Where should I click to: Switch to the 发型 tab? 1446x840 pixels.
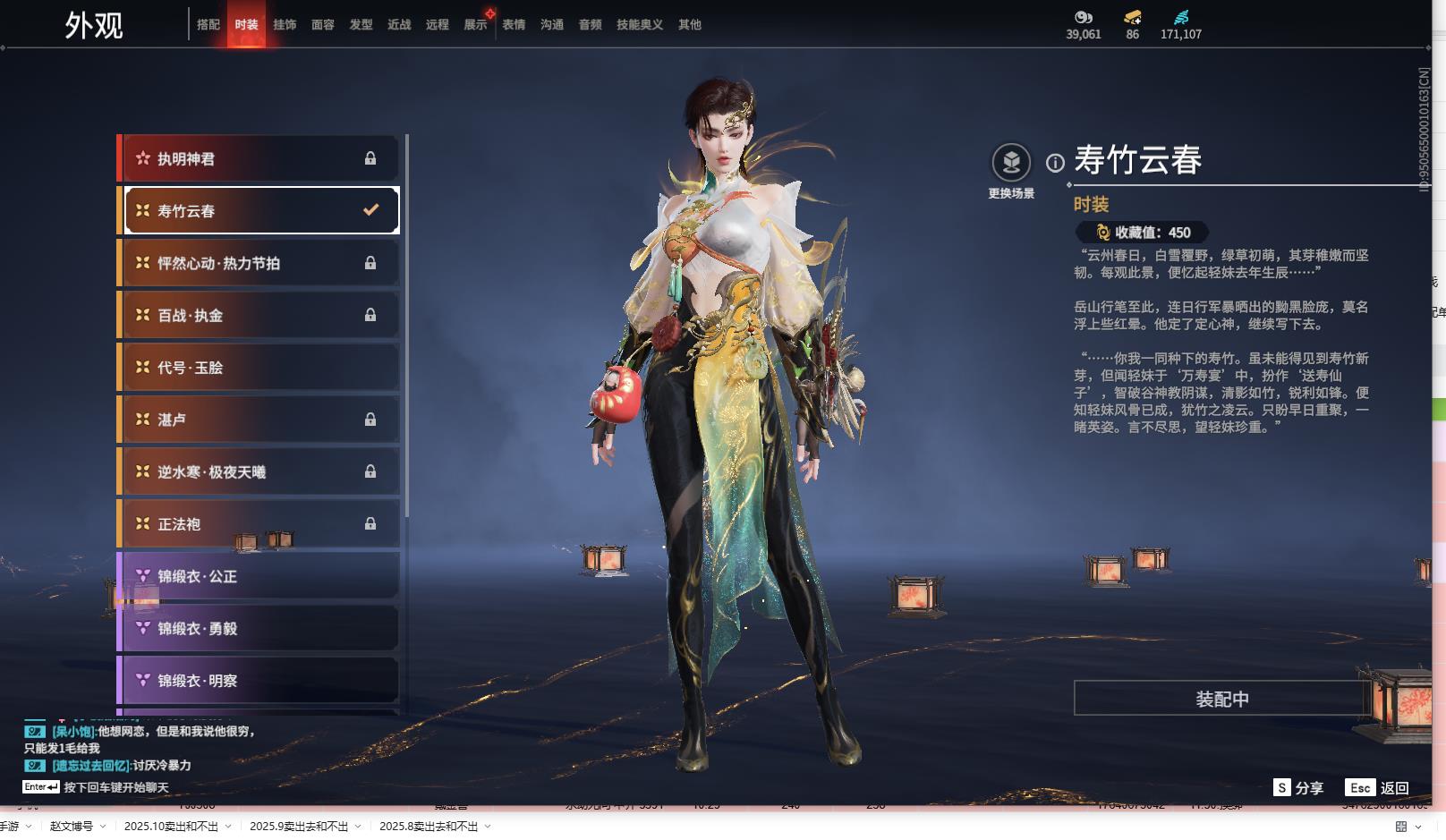(361, 25)
